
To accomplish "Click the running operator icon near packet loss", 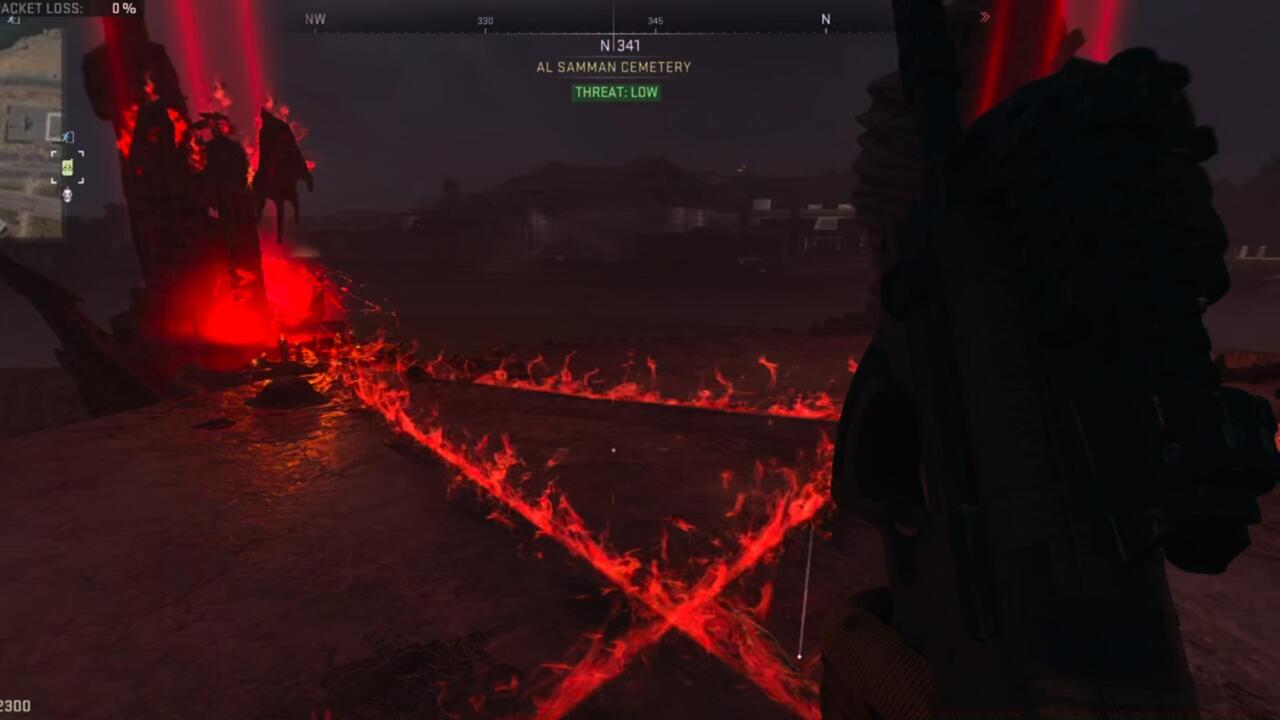I will click(12, 22).
